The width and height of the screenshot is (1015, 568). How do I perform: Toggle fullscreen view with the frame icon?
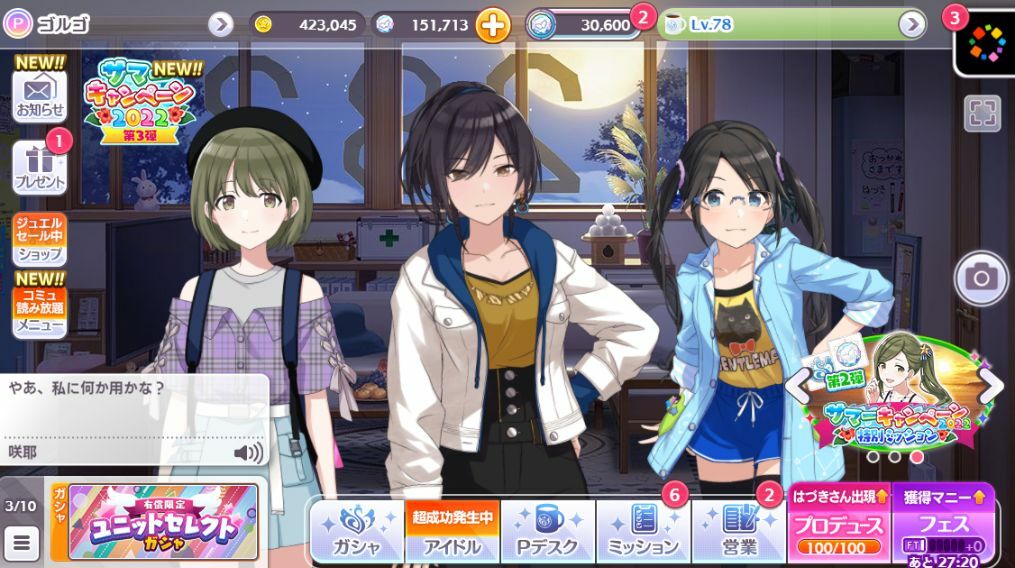(982, 113)
